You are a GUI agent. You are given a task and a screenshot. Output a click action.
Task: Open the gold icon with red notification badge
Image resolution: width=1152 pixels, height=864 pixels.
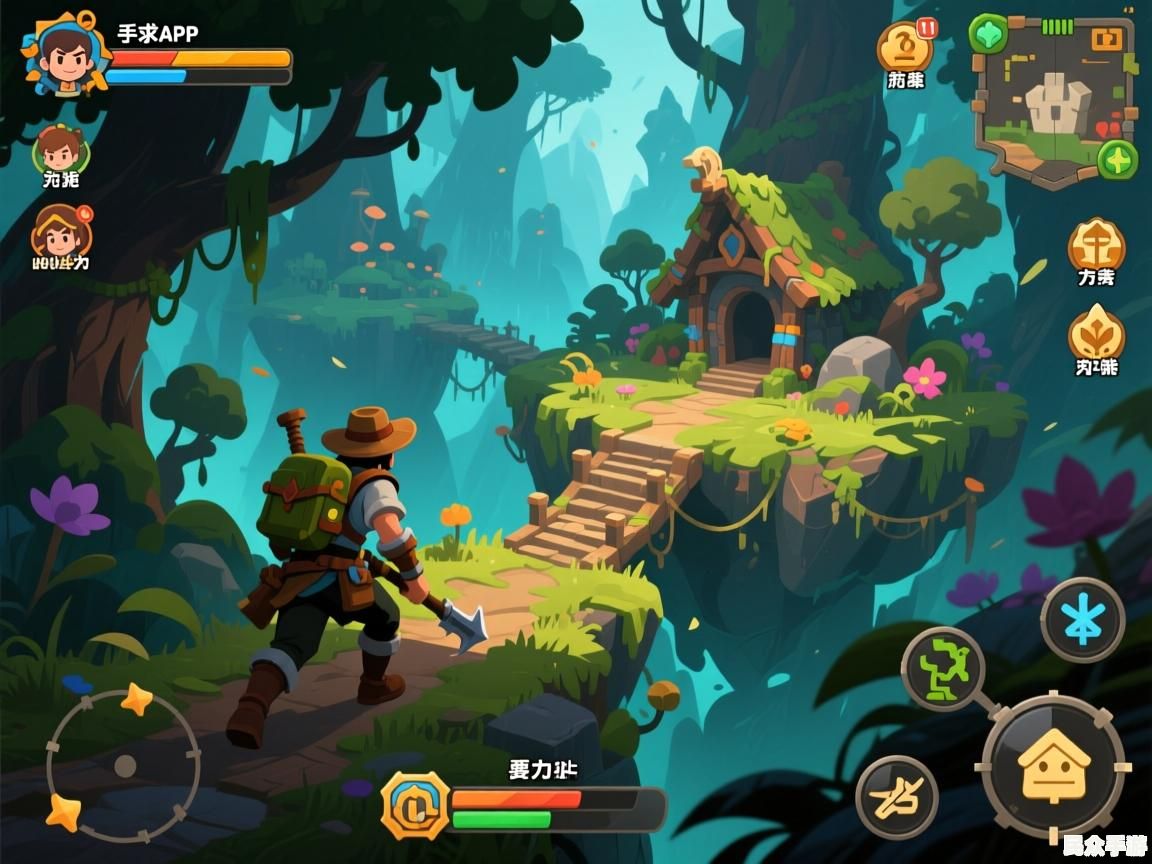905,46
